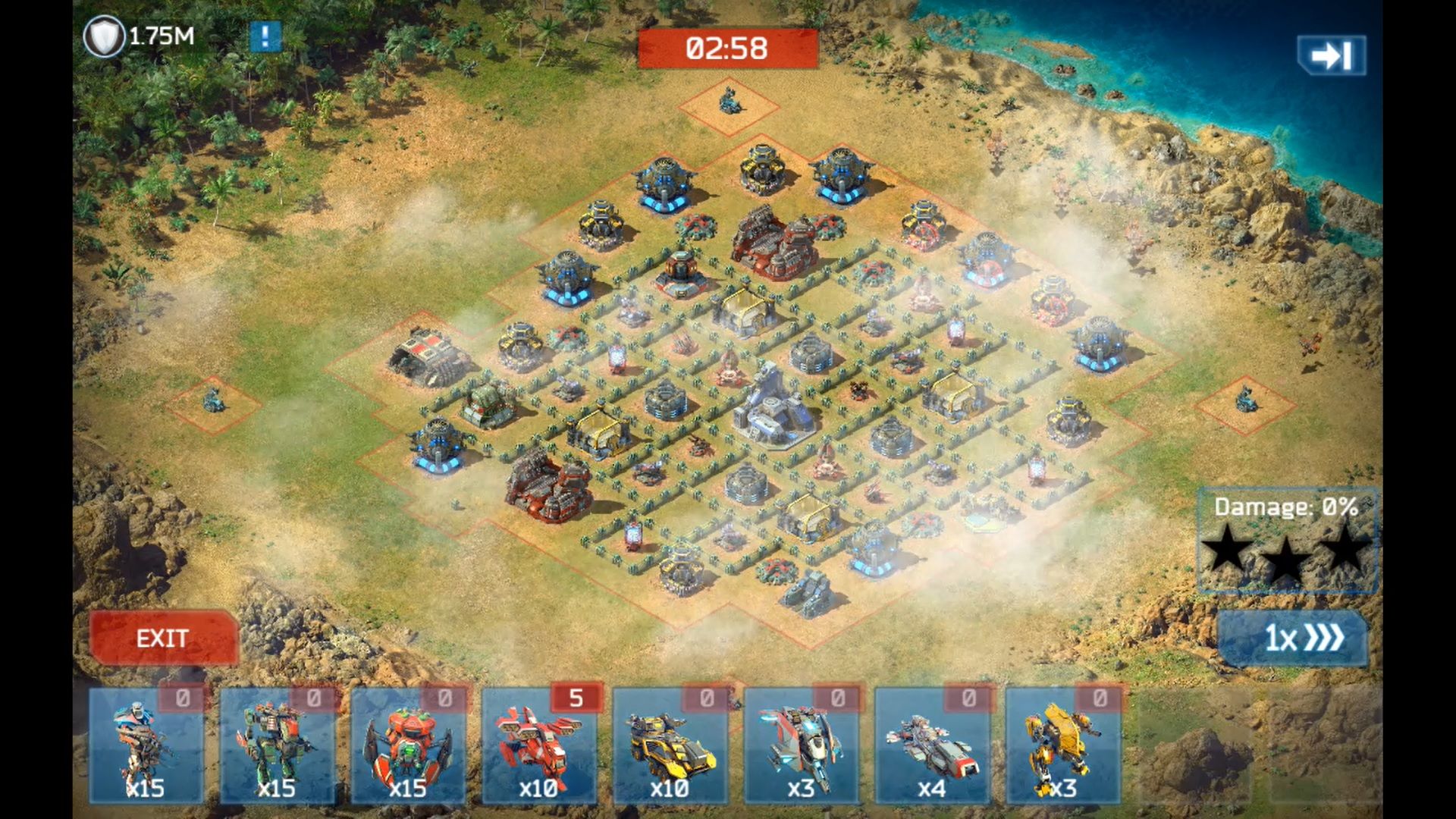Viewport: 1456px width, 819px height.
Task: Pick the red gunship card with 5 deployed
Action: click(x=539, y=746)
